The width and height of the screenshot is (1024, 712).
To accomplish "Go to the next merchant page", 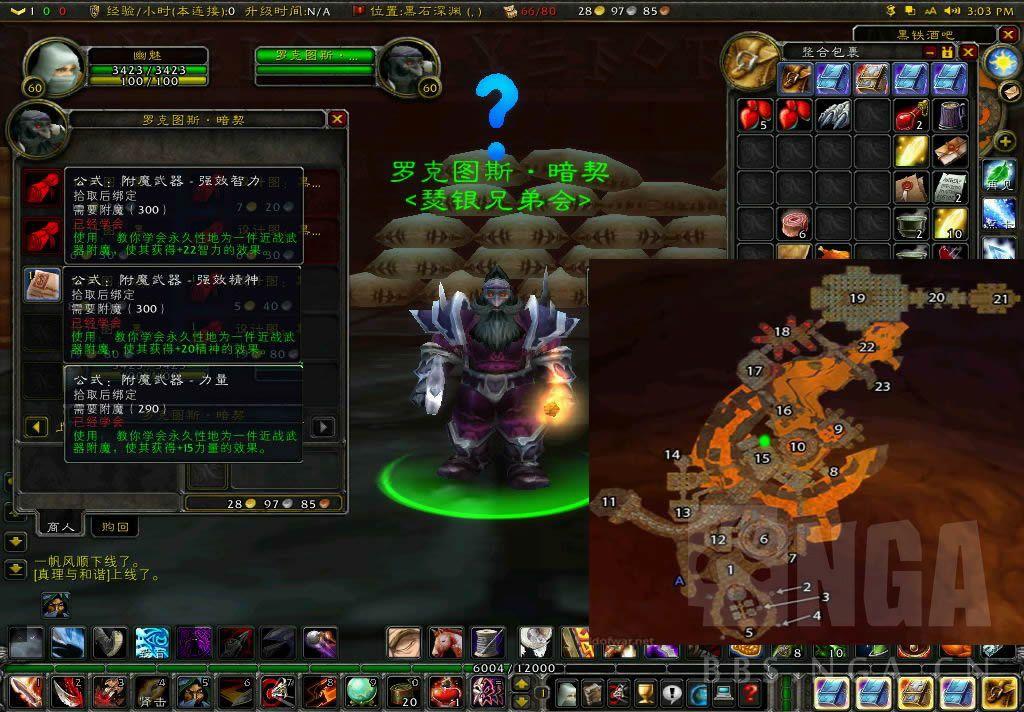I will click(323, 427).
